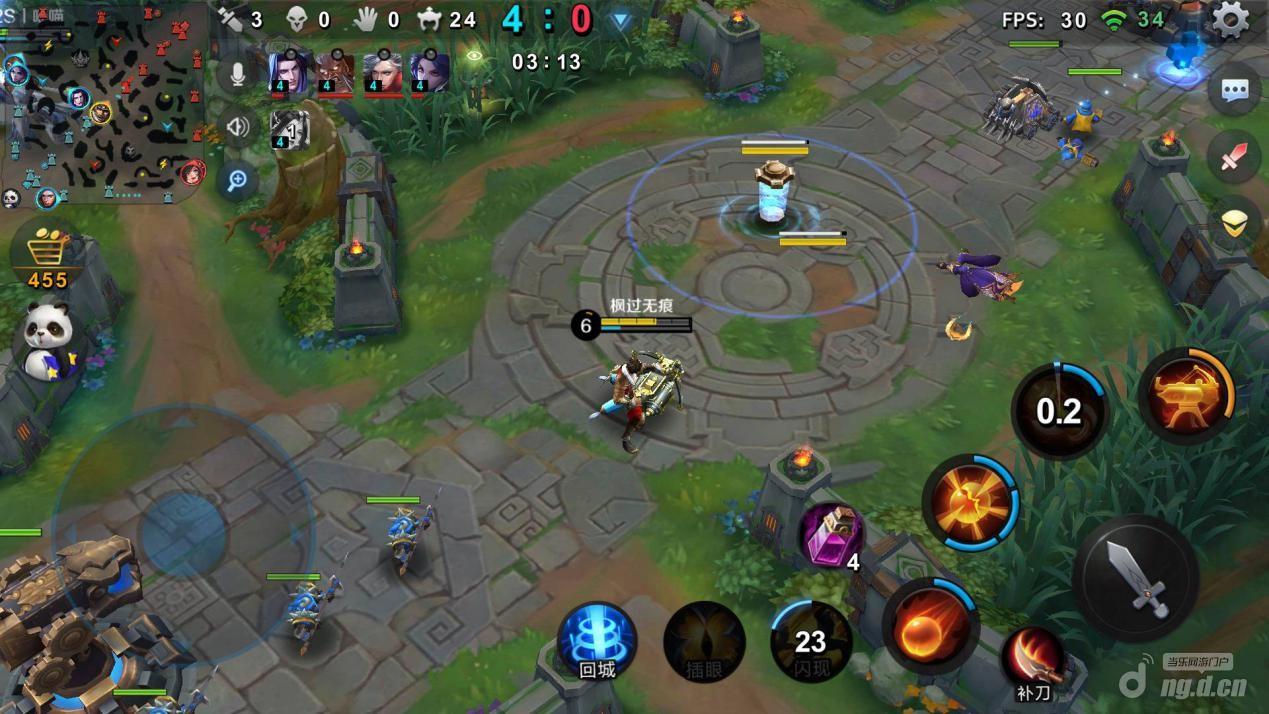Open the chat message button
1269x714 pixels.
point(1234,90)
